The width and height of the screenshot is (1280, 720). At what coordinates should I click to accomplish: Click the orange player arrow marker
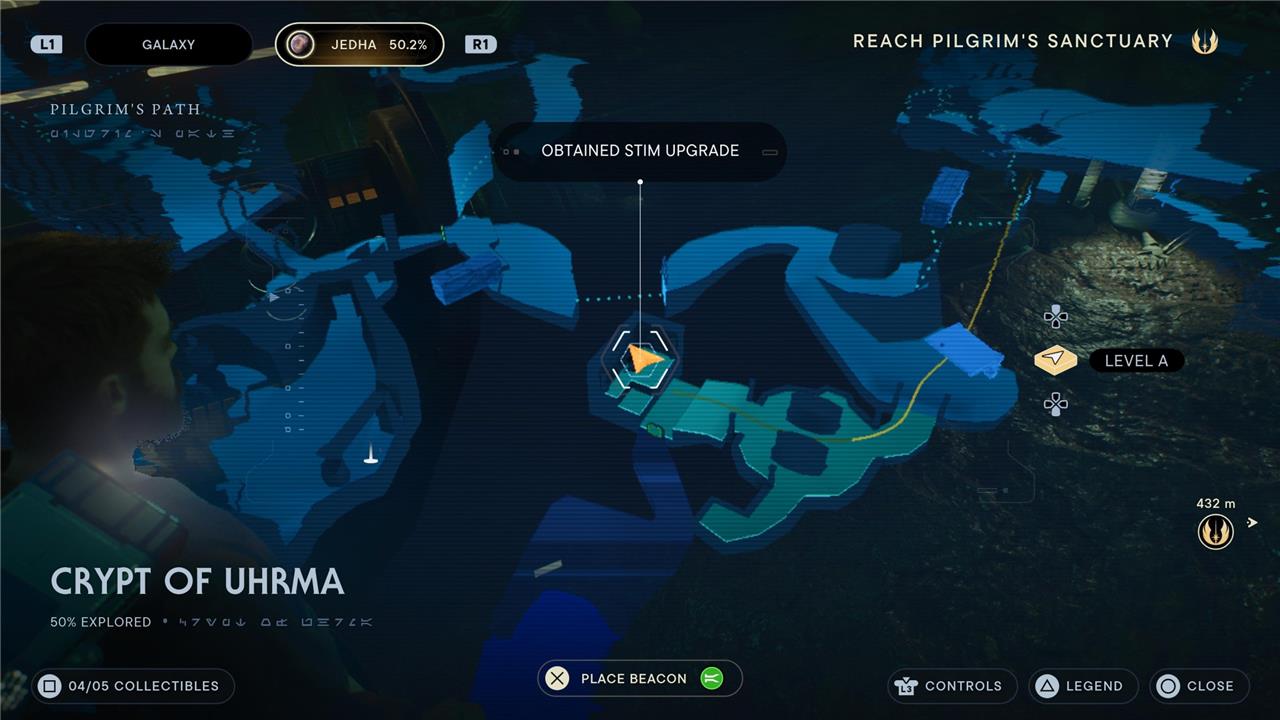tap(643, 358)
